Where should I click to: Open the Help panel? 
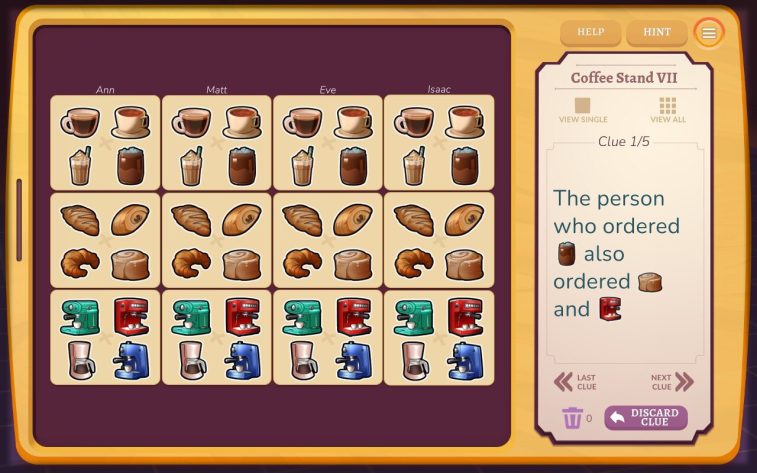click(x=590, y=32)
